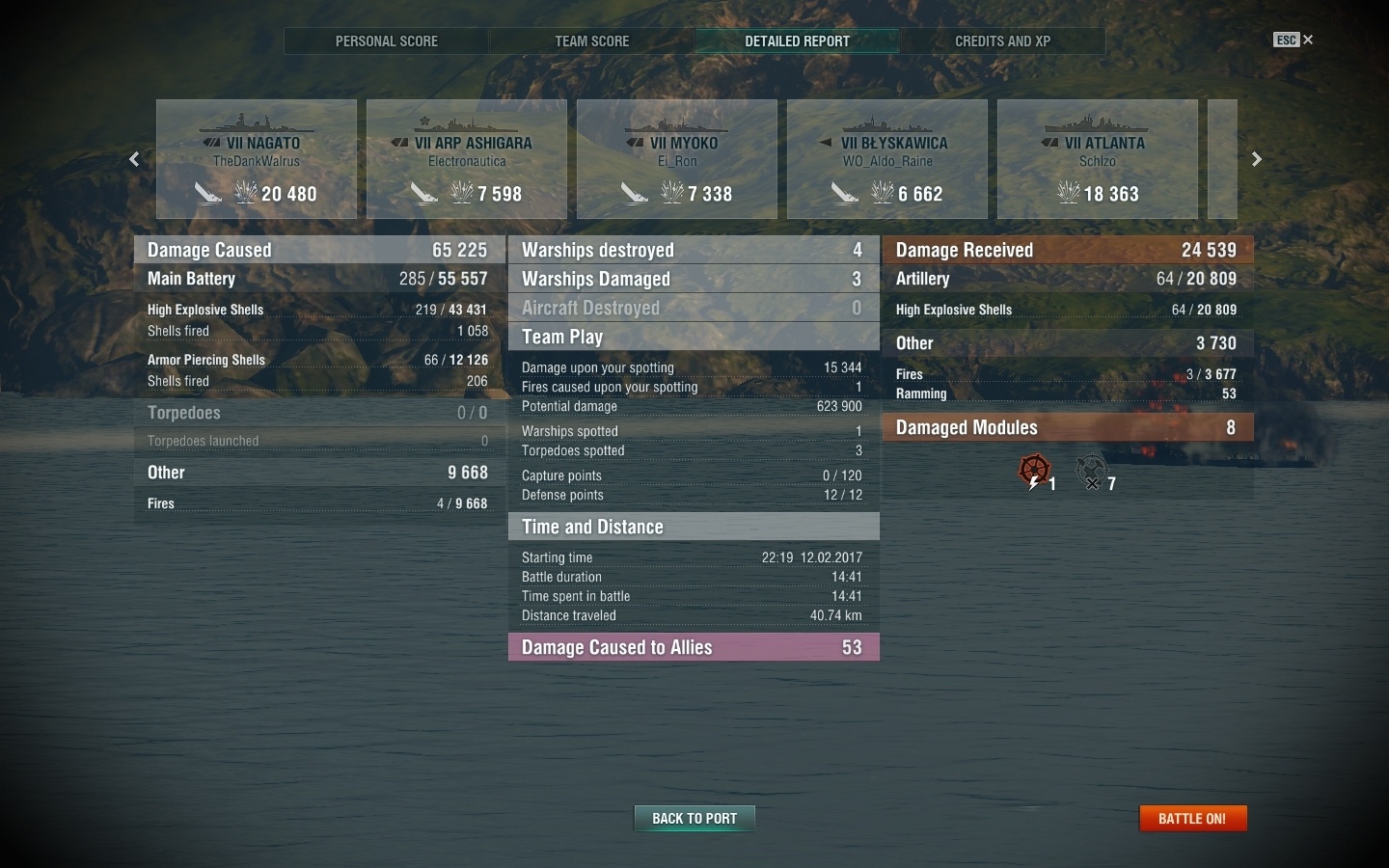Screen dimensions: 1389x868
Task: Show the Credits and XP tab
Action: [1002, 41]
